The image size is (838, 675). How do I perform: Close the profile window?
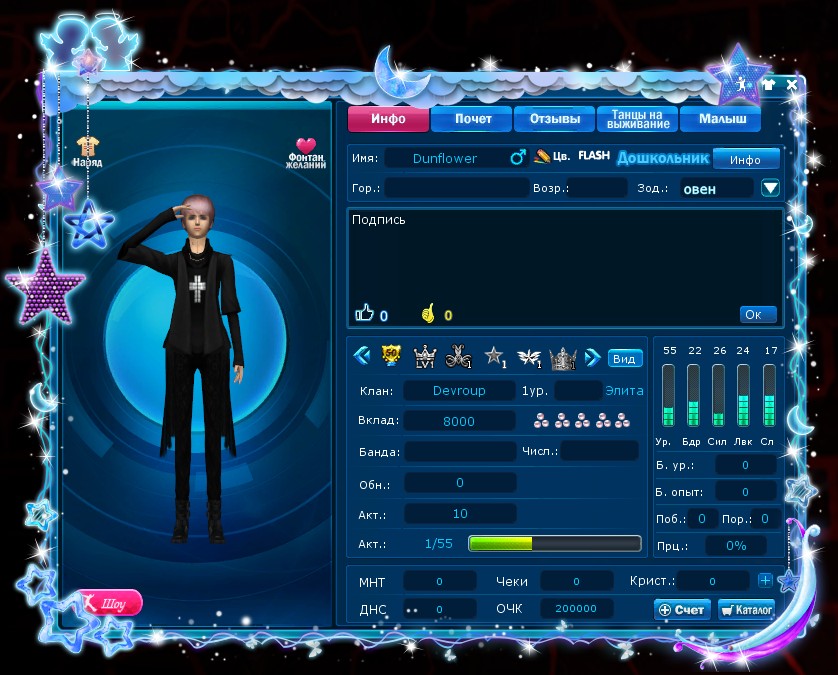792,85
